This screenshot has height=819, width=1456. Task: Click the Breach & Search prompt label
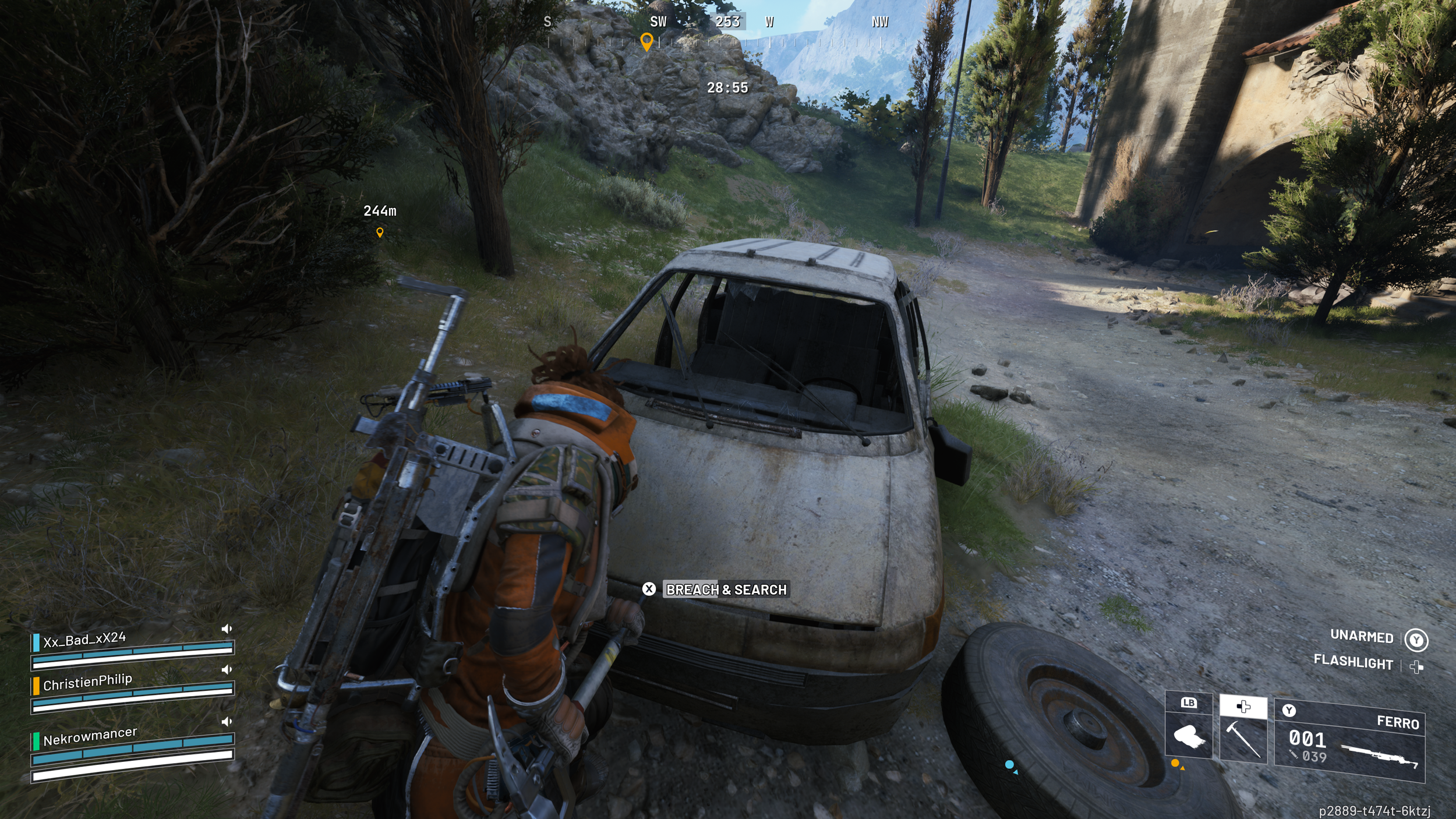[x=726, y=589]
